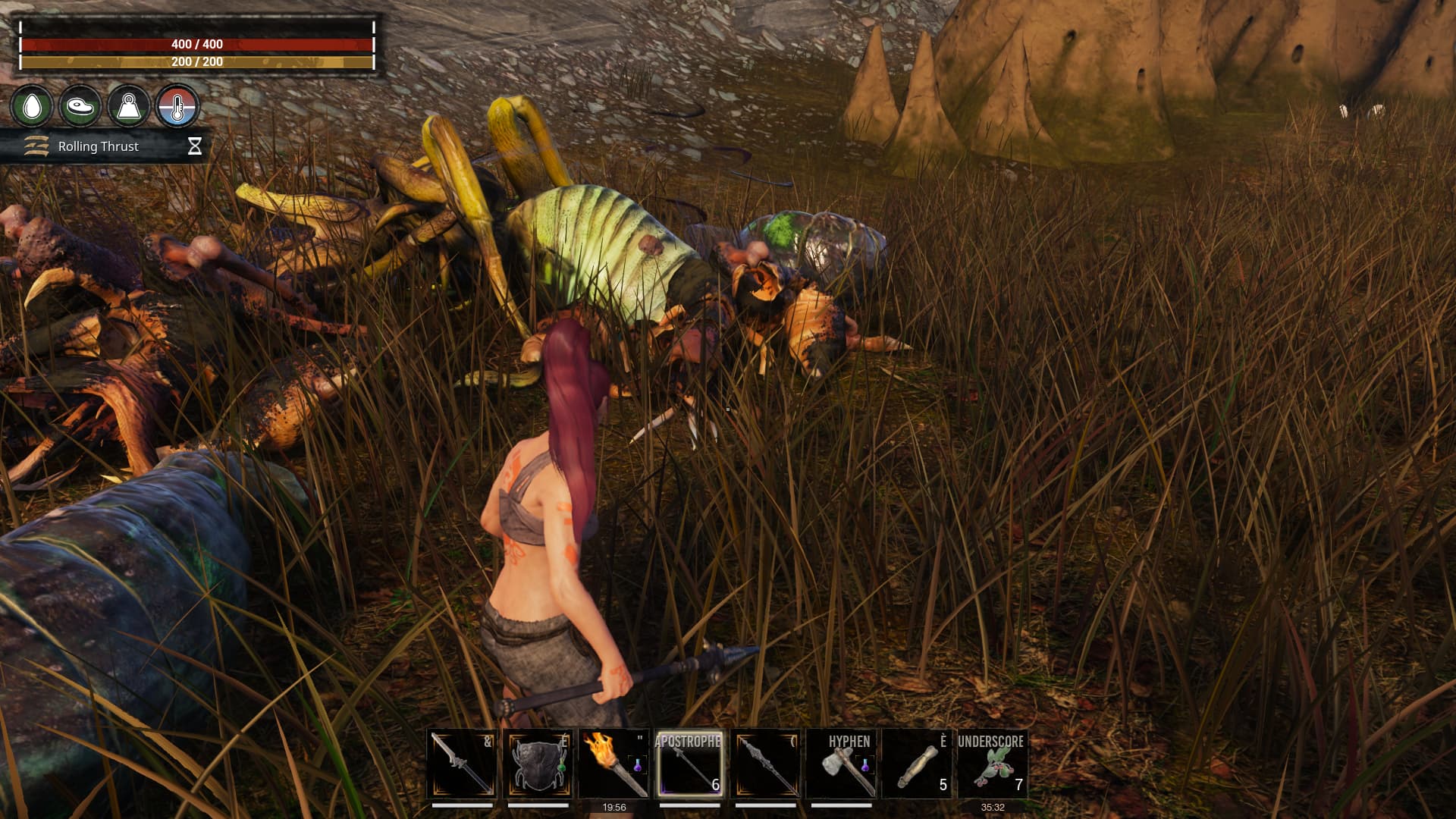Screen dimensions: 1456x819
Task: Select the burning torch hotbar slot
Action: (613, 763)
